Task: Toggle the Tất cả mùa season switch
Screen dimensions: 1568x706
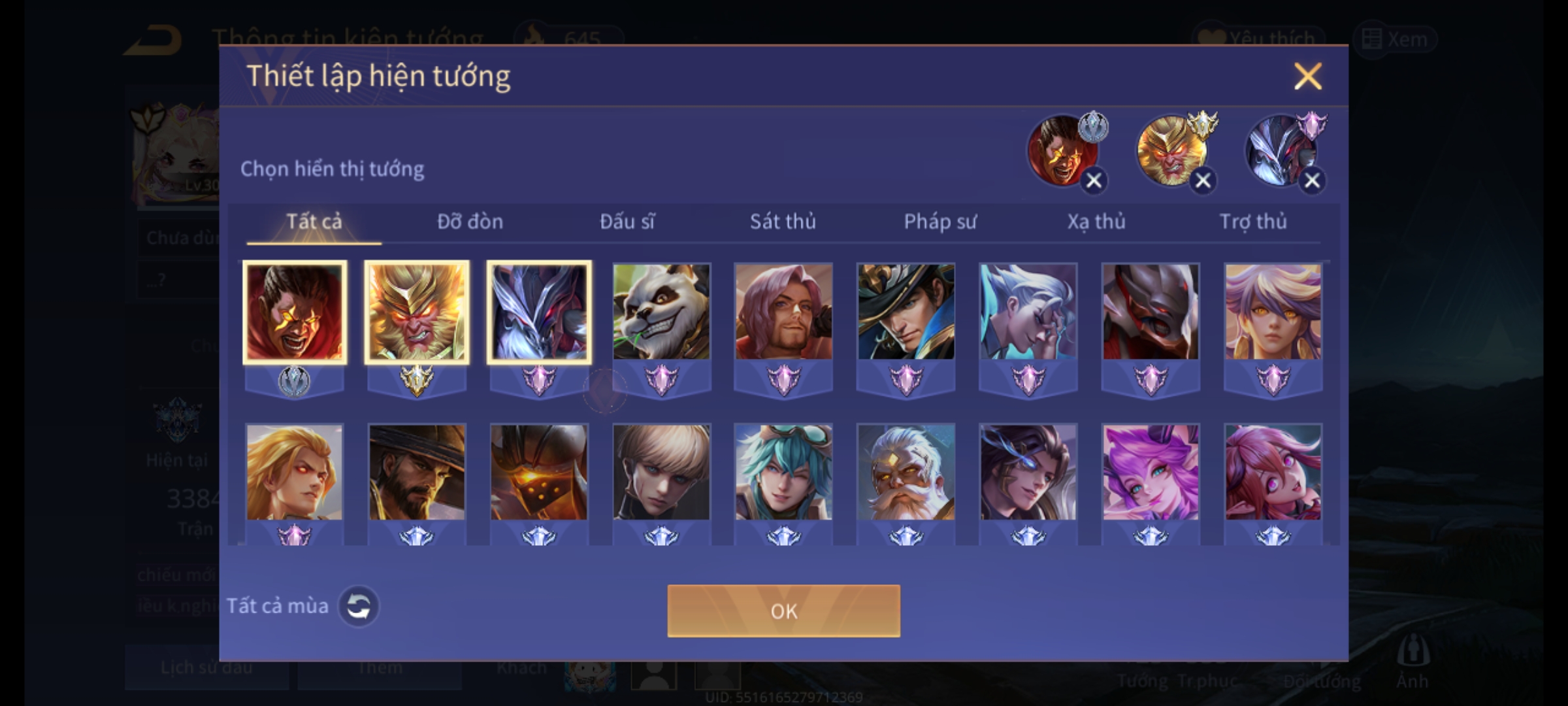Action: (358, 607)
